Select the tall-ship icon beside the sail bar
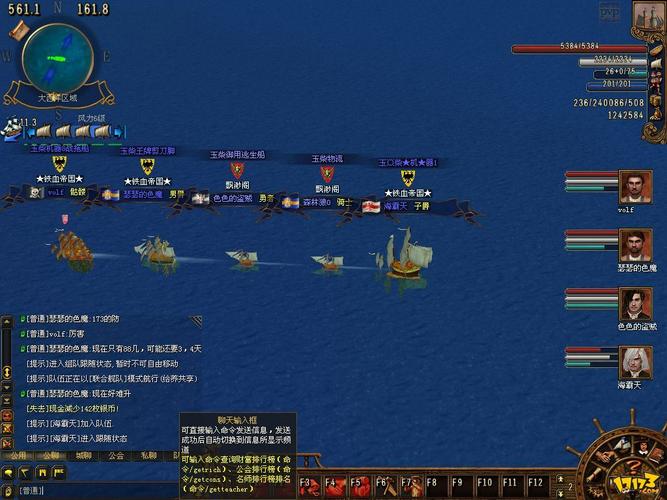 [x=12, y=129]
